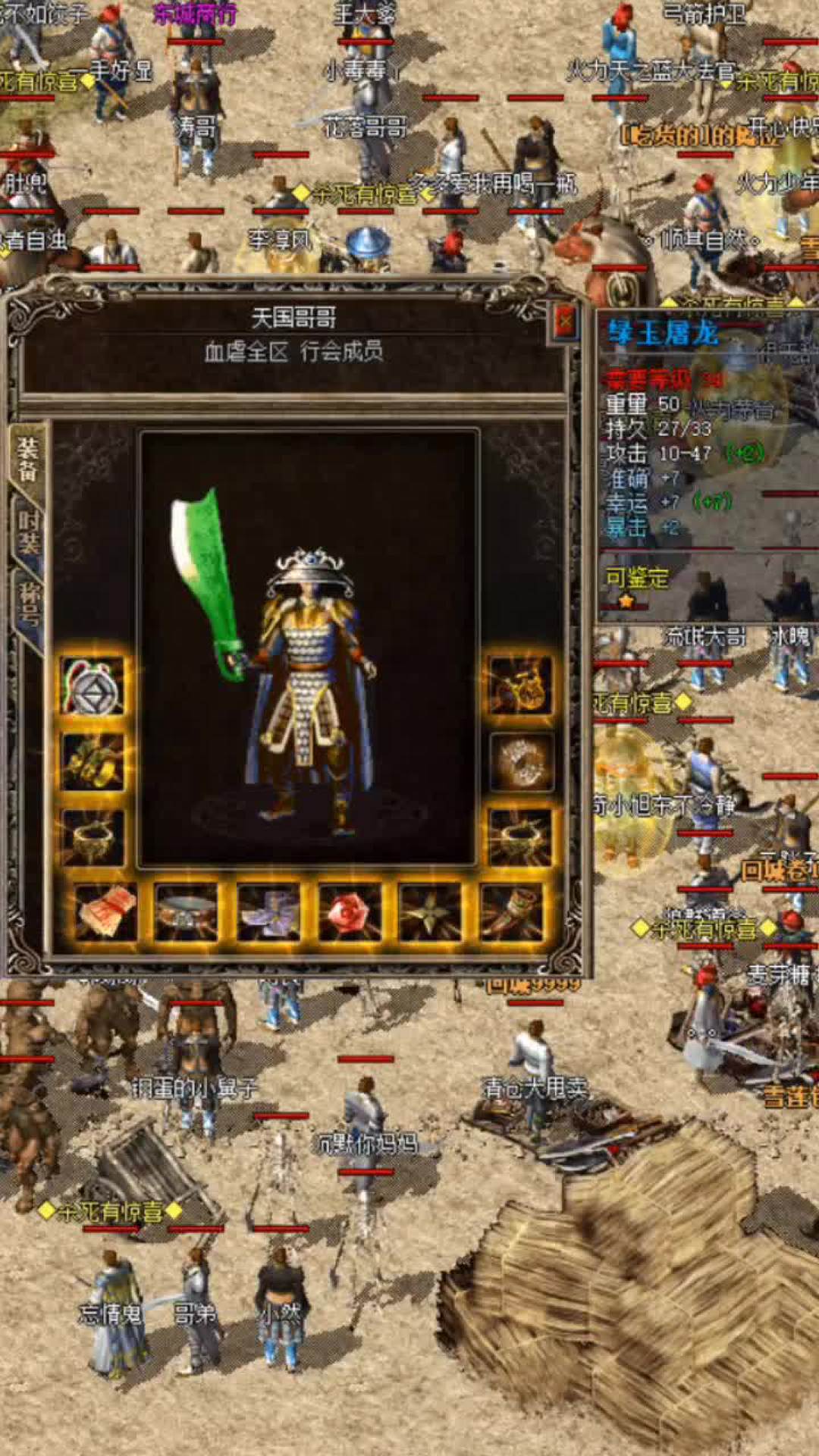The height and width of the screenshot is (1456, 819).
Task: Inspect the silver studded bracelet slot
Action: 521,762
